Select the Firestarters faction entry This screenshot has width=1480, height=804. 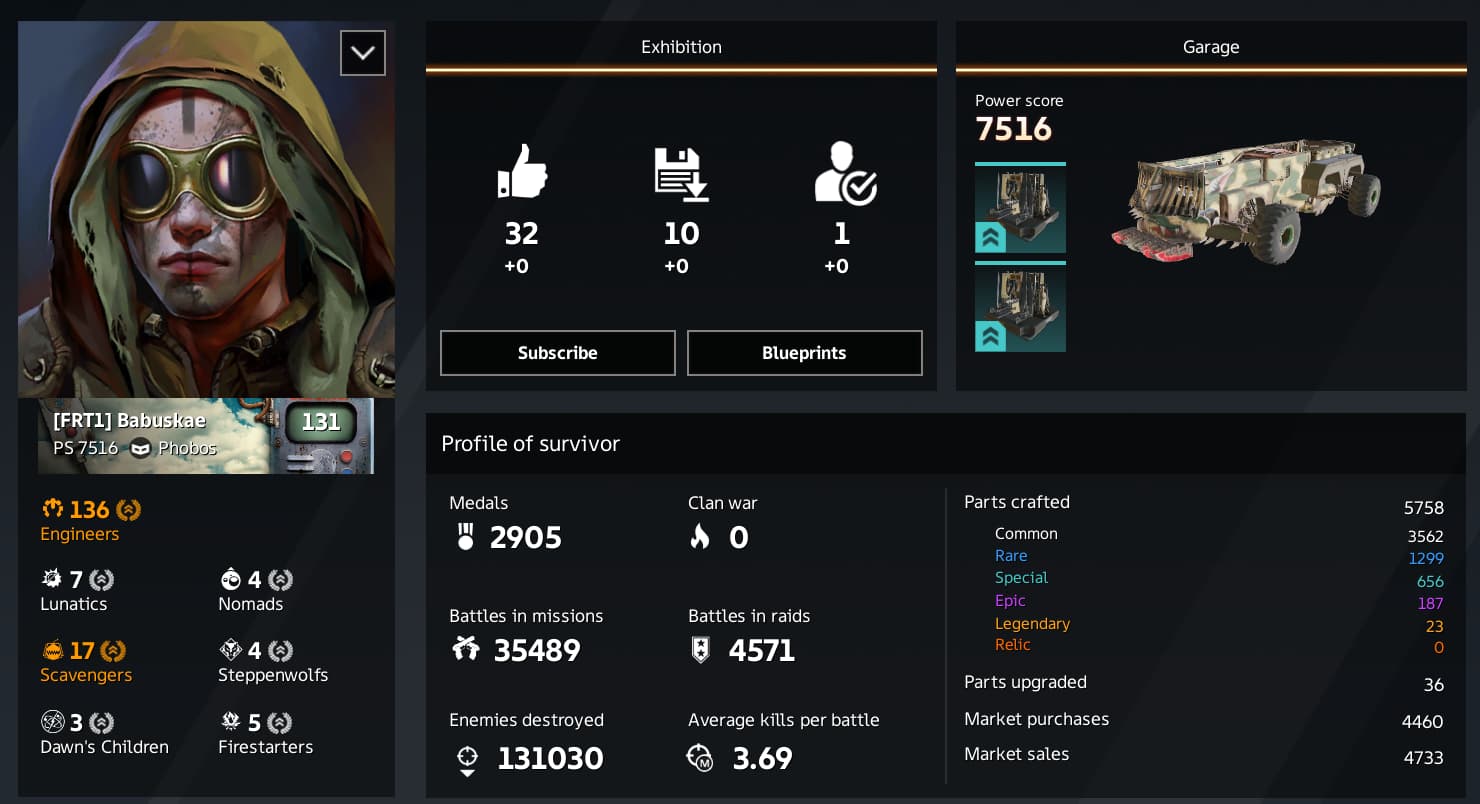(265, 734)
